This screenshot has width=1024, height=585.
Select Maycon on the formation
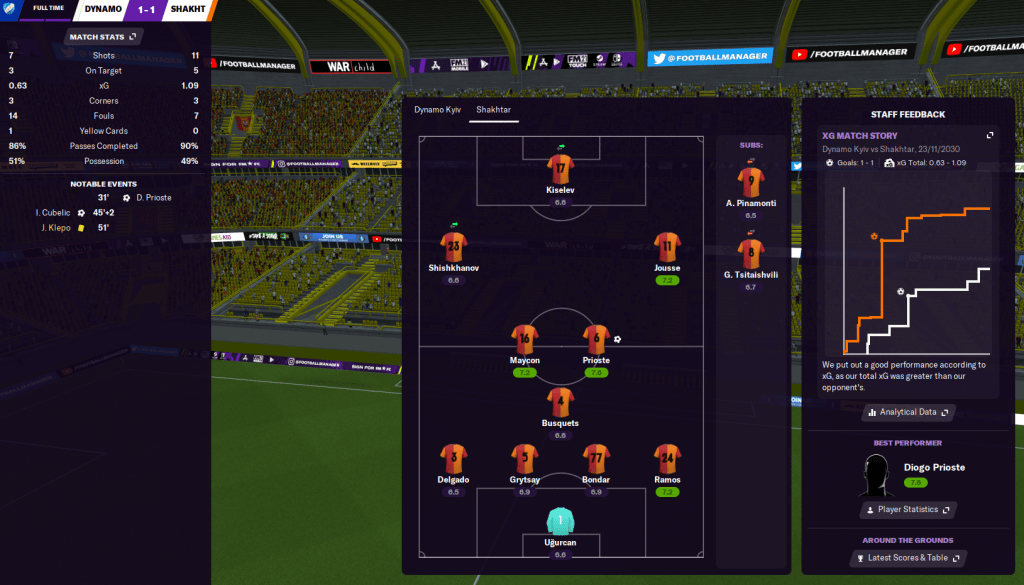point(525,339)
